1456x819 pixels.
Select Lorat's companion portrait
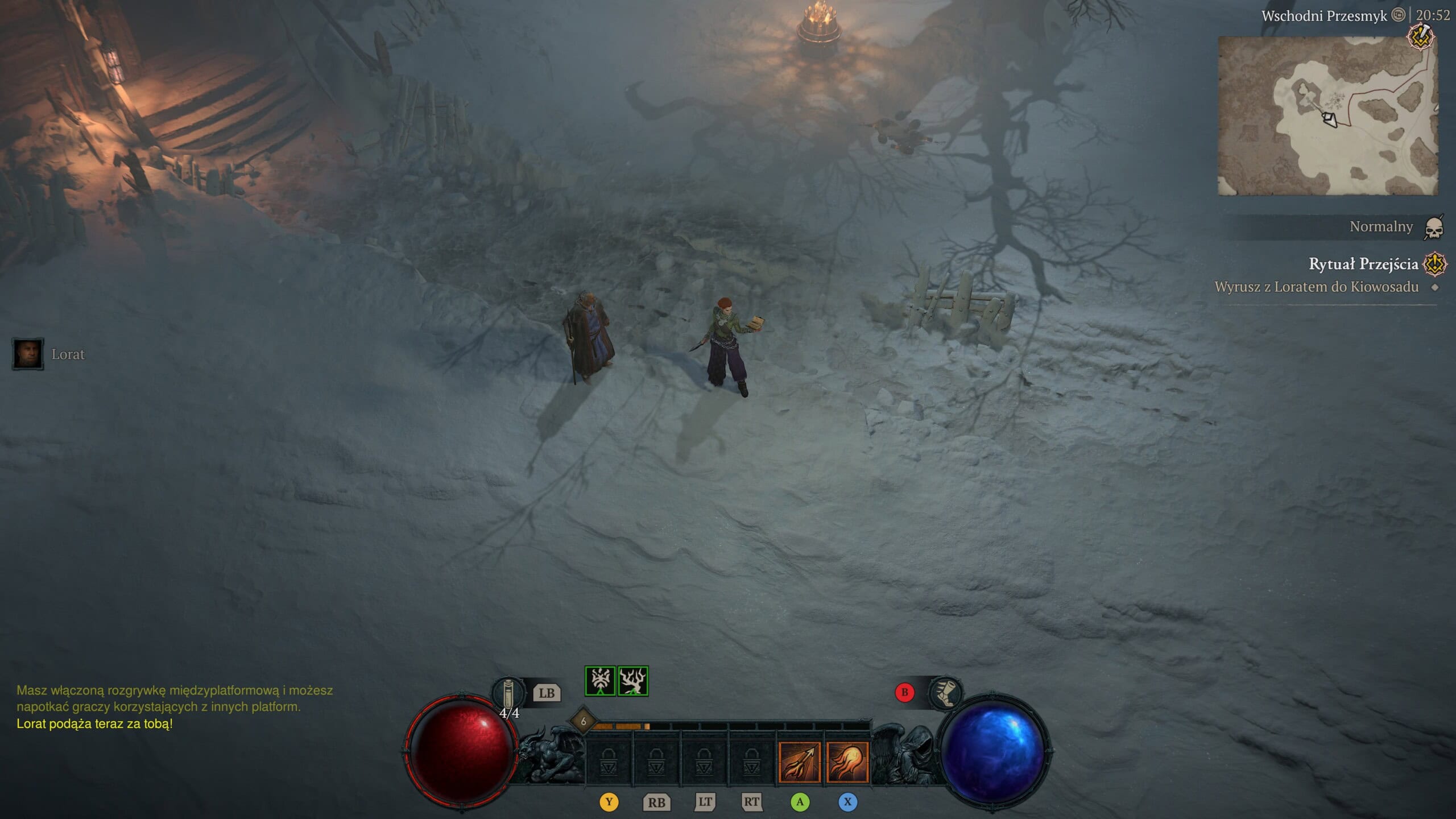[x=28, y=354]
